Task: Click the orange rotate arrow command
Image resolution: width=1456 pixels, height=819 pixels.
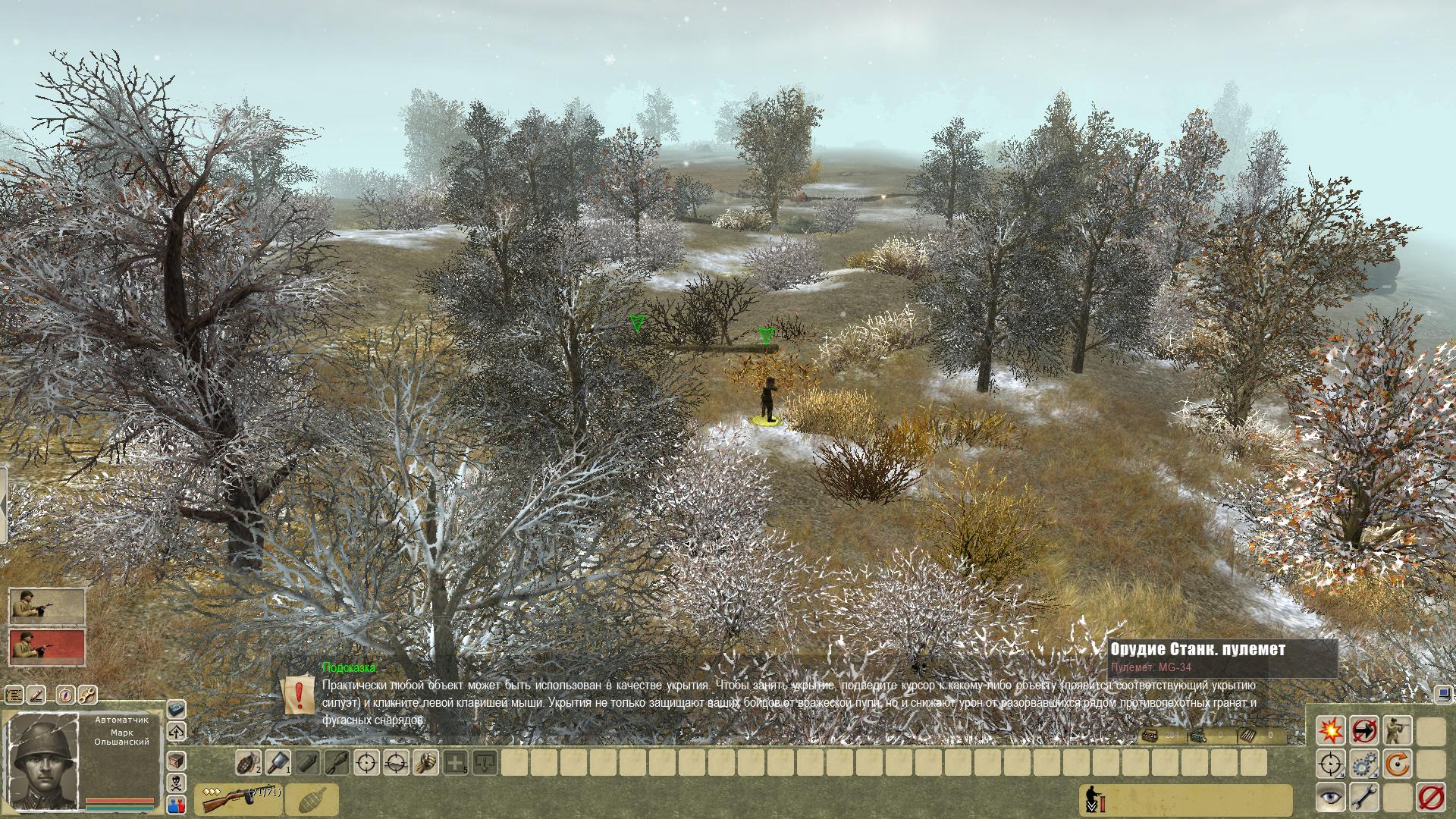Action: coord(1398,764)
